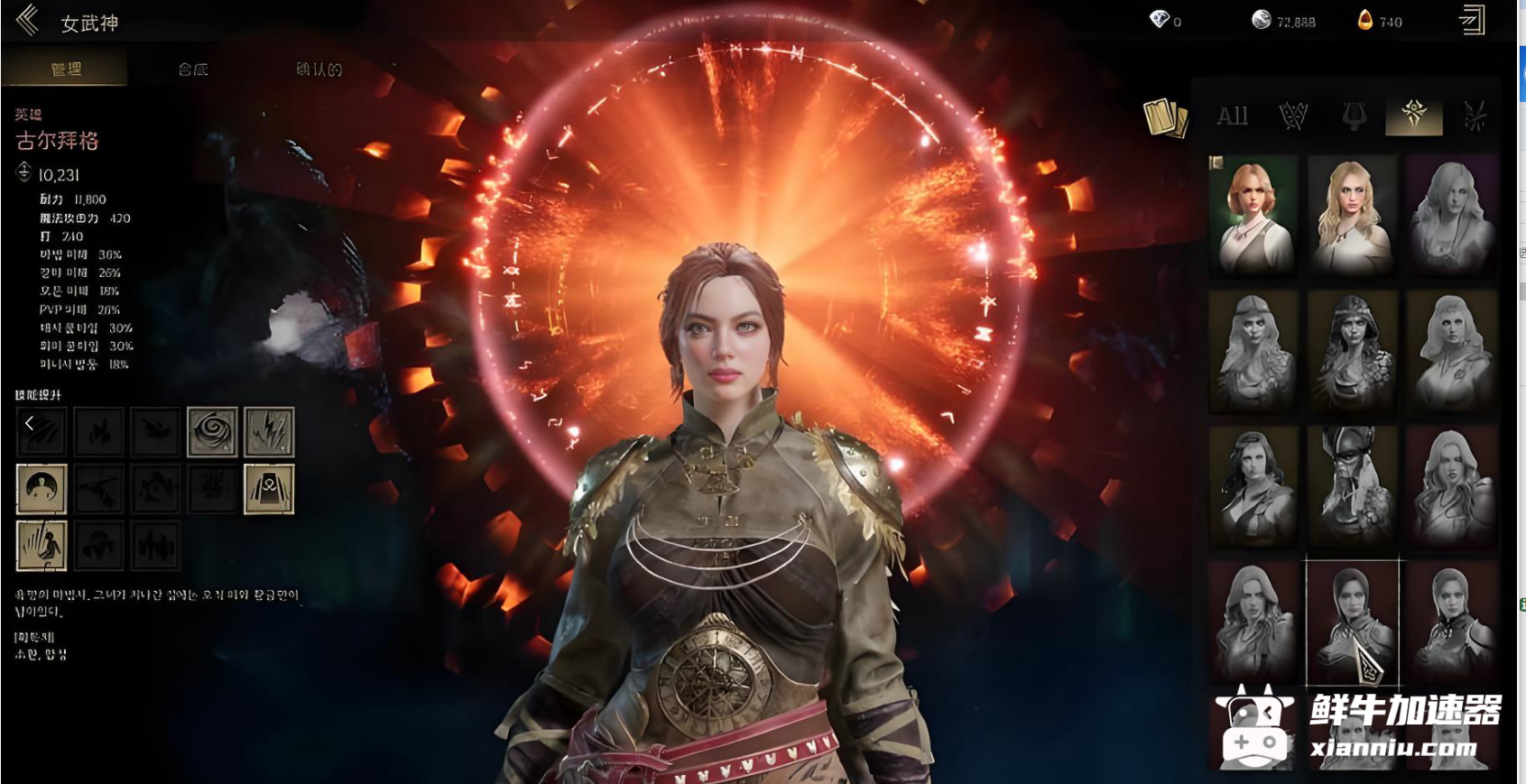Image resolution: width=1526 pixels, height=784 pixels.
Task: Activate the lightning bolt skill icon
Action: 269,431
